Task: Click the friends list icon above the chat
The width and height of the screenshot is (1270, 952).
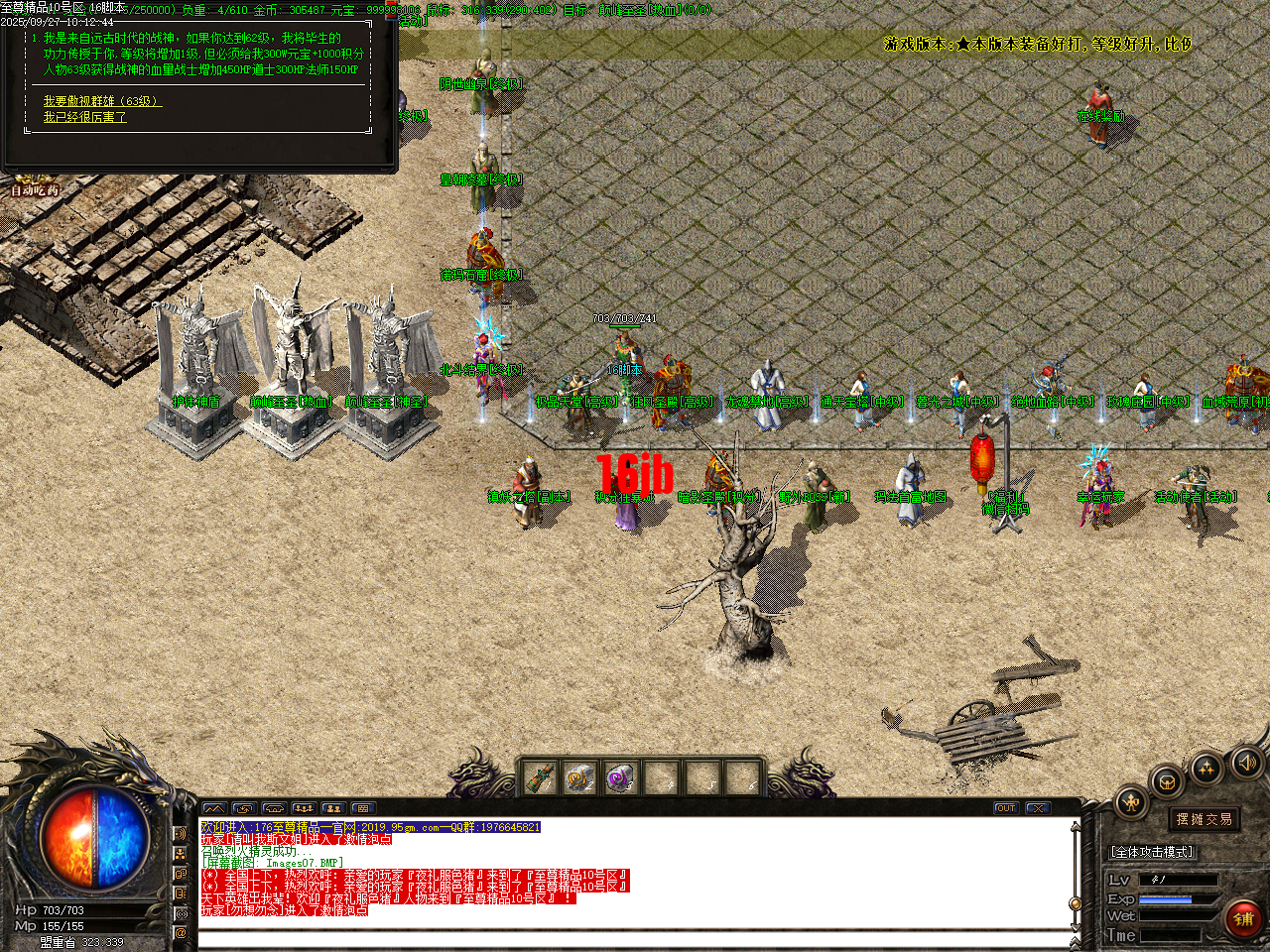Action: tap(333, 808)
